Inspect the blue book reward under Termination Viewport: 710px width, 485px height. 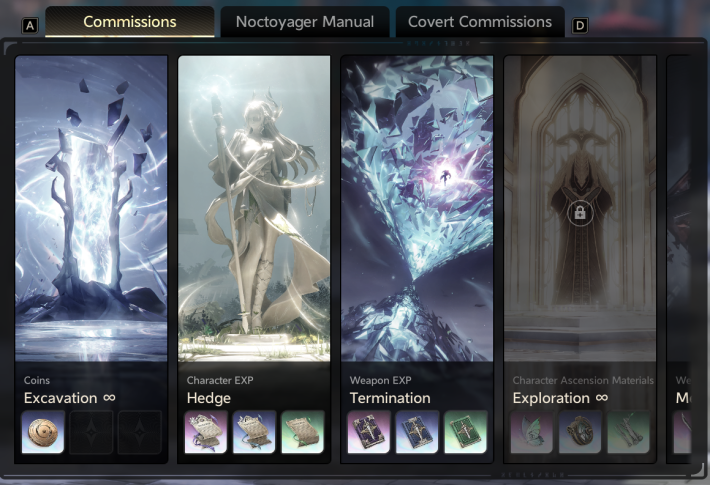[417, 432]
